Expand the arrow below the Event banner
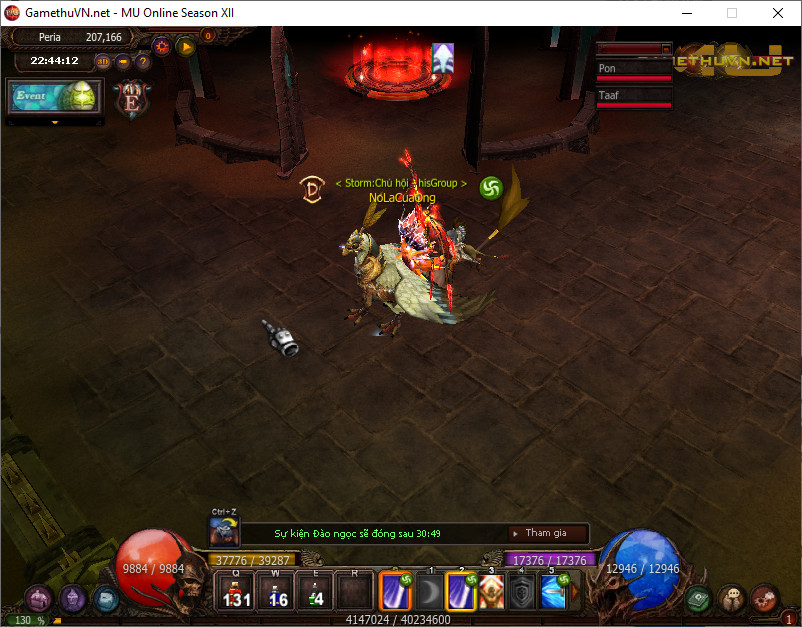Viewport: 802px width, 627px height. click(55, 123)
